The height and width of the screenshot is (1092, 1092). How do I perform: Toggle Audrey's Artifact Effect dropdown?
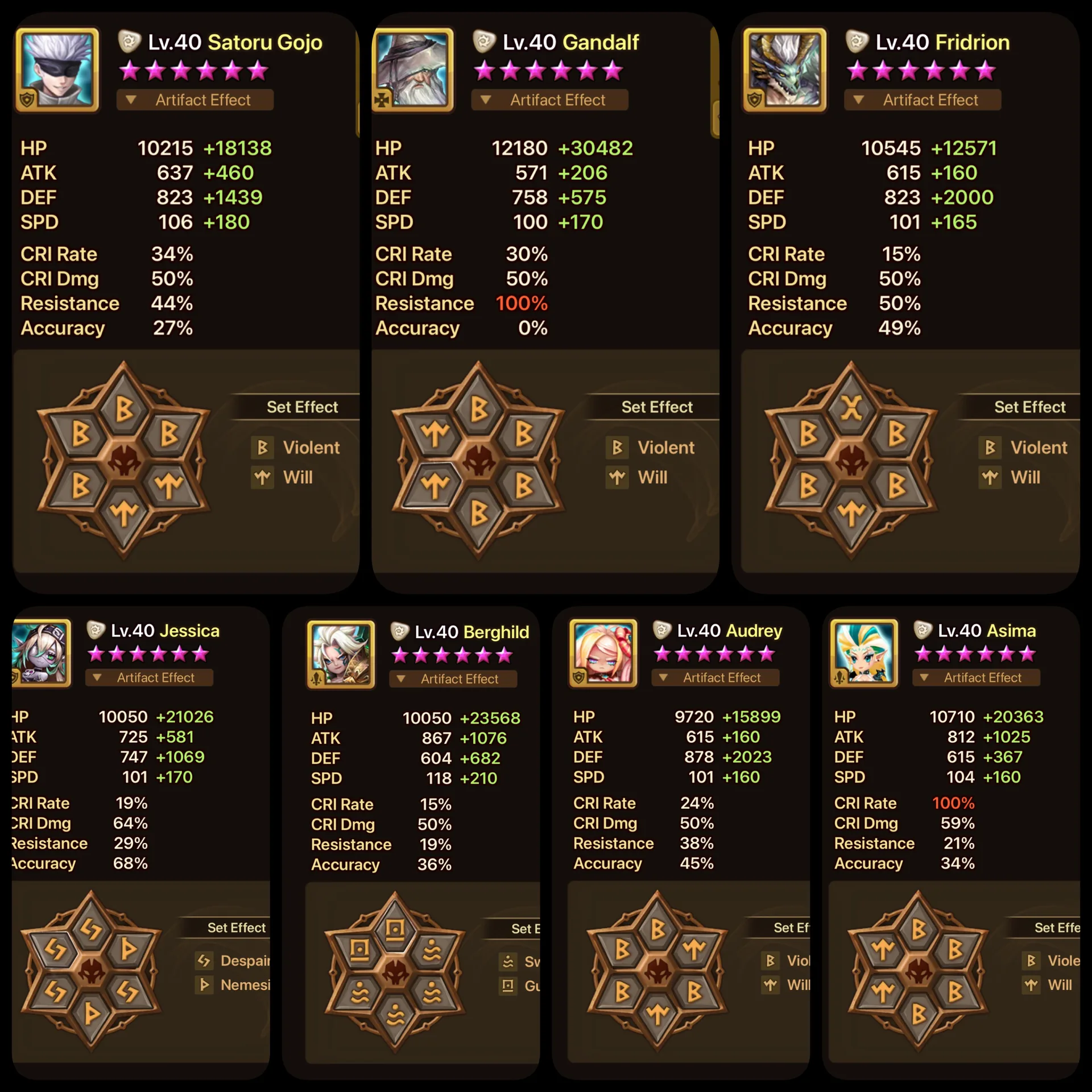pyautogui.click(x=715, y=677)
